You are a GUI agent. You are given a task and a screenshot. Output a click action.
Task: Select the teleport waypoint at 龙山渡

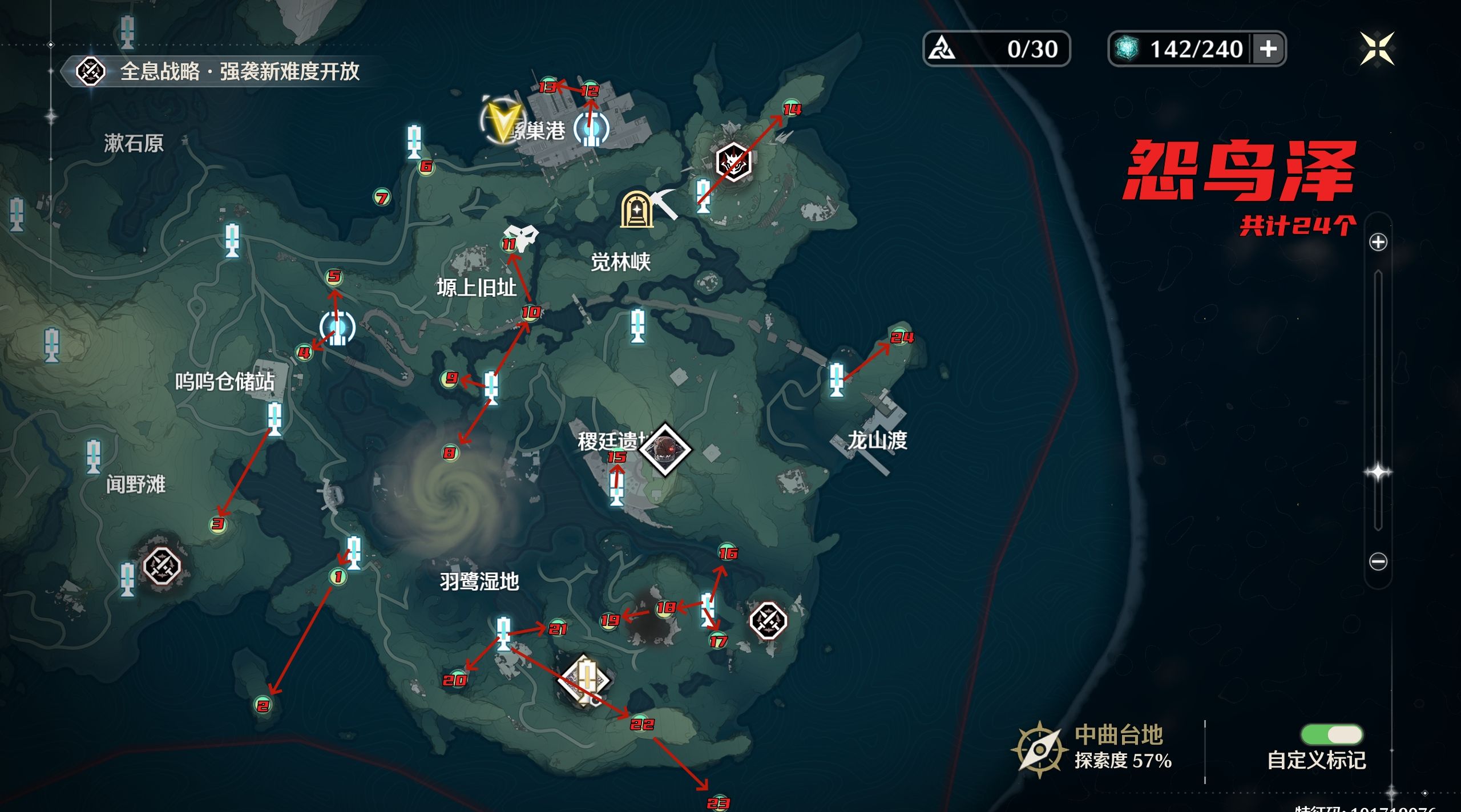pyautogui.click(x=837, y=379)
